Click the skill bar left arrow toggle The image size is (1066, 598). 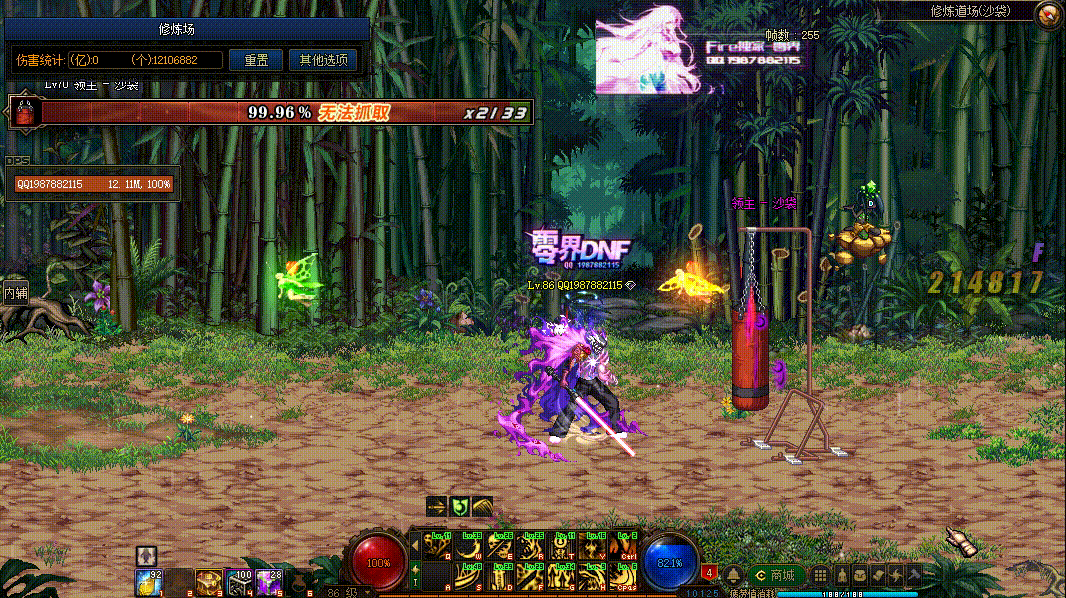(x=415, y=546)
